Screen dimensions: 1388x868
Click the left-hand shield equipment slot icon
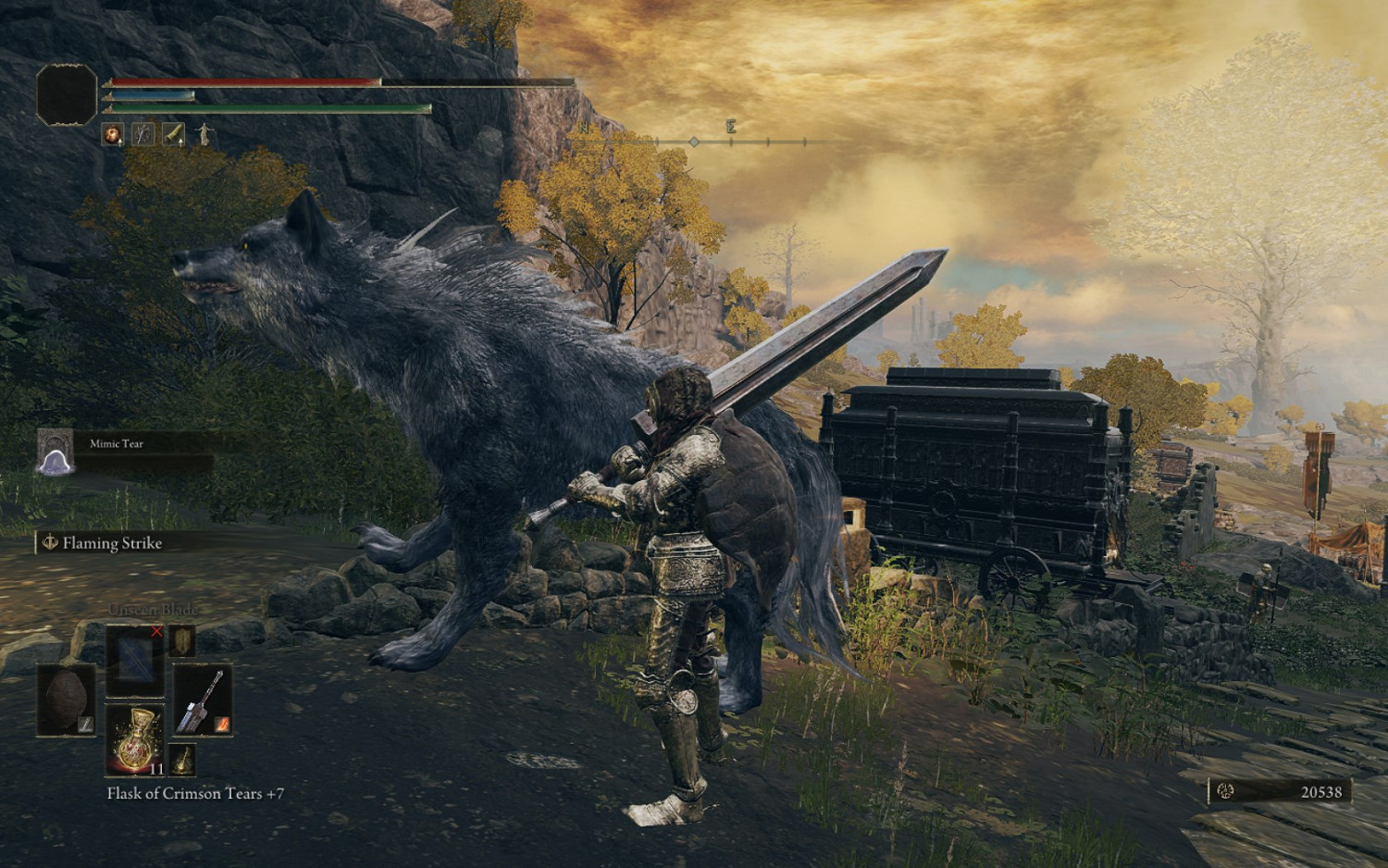point(67,699)
